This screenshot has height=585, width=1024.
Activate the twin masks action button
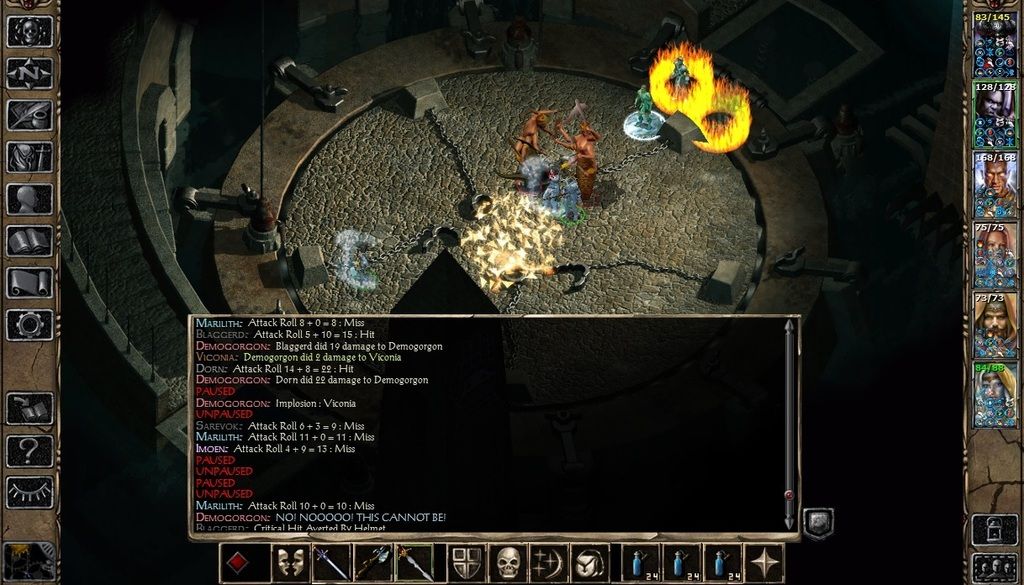(x=291, y=563)
